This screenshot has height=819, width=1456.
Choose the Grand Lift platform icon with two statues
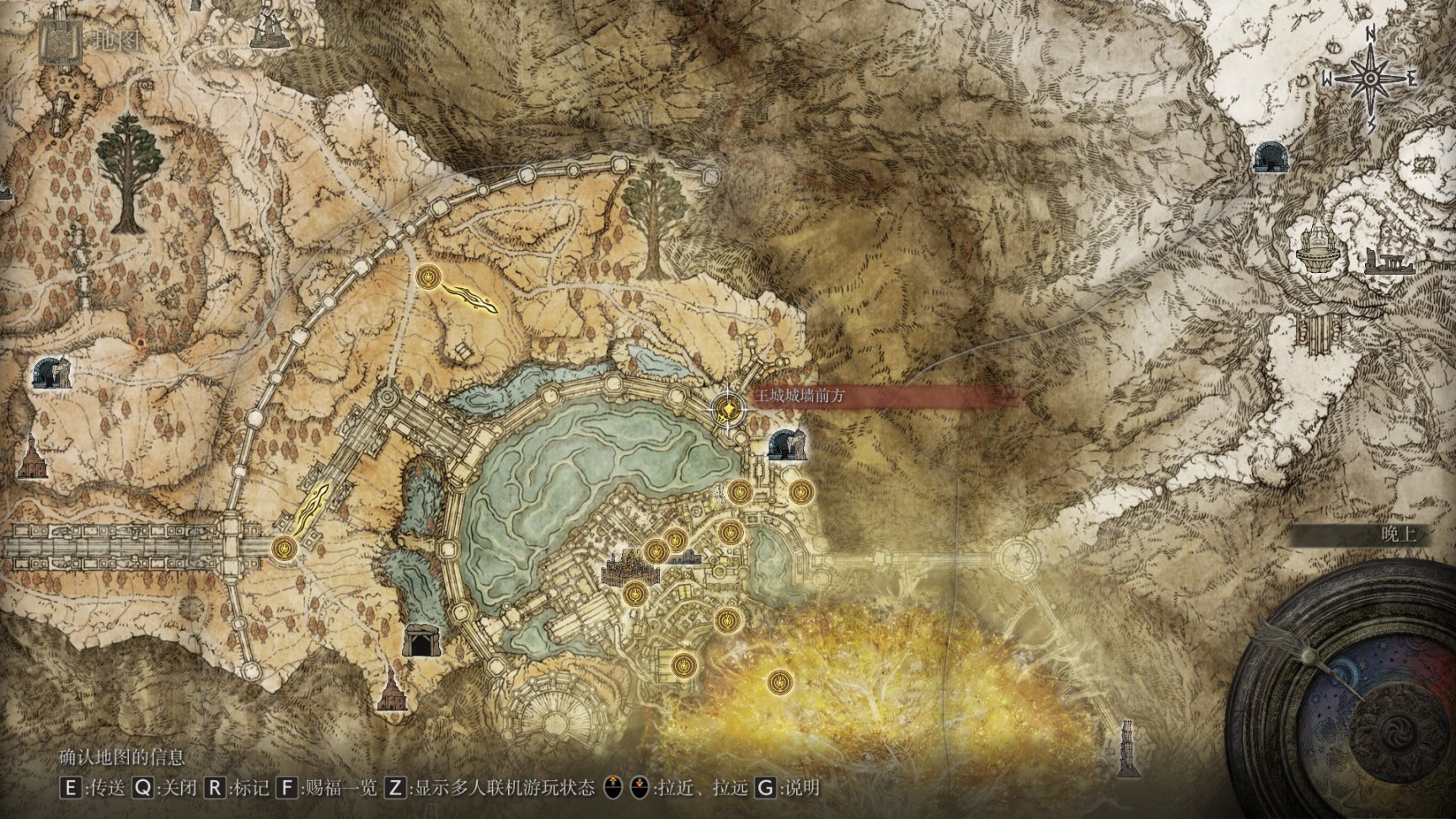click(x=1316, y=246)
